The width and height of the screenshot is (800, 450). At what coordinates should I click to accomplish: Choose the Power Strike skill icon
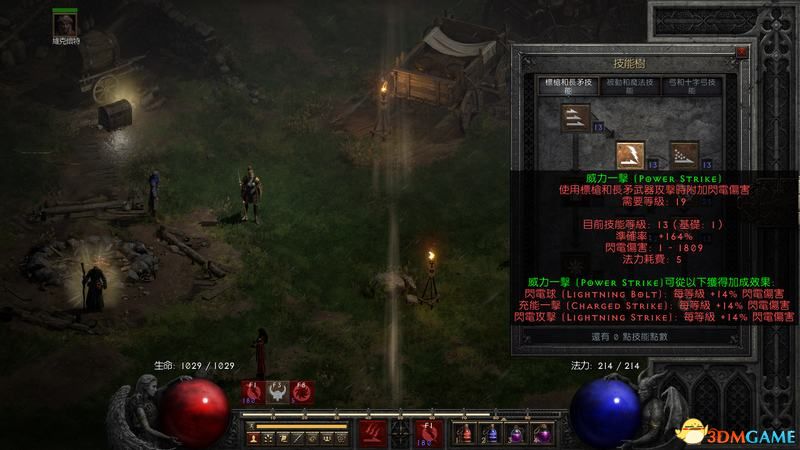(629, 155)
